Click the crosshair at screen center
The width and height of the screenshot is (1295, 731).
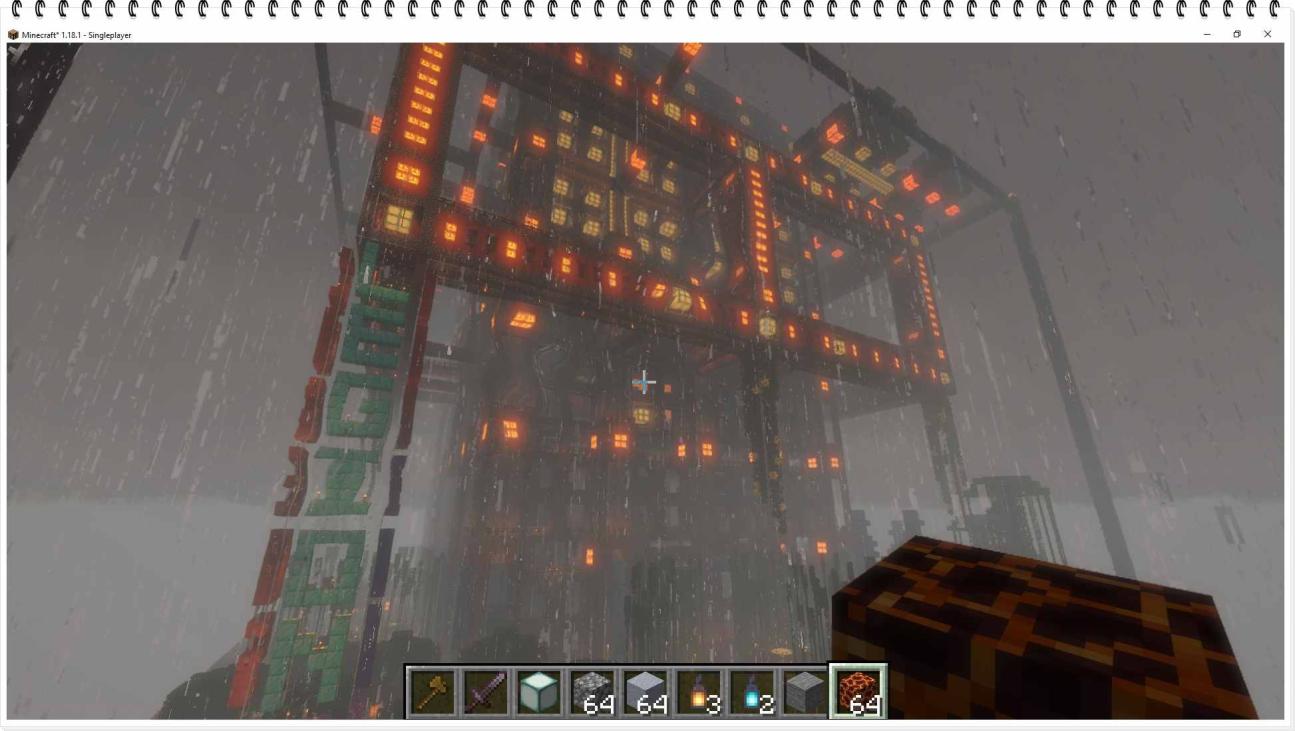pyautogui.click(x=644, y=382)
